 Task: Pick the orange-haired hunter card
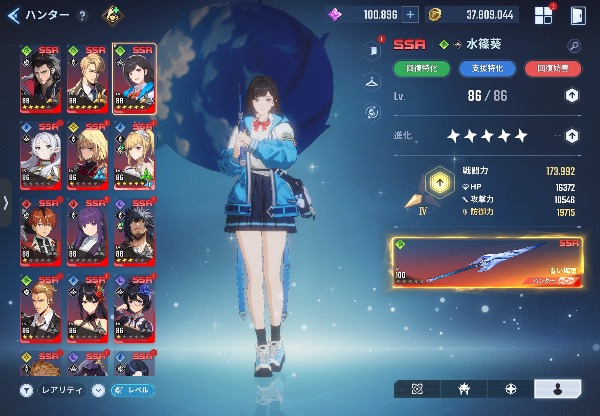pos(40,231)
